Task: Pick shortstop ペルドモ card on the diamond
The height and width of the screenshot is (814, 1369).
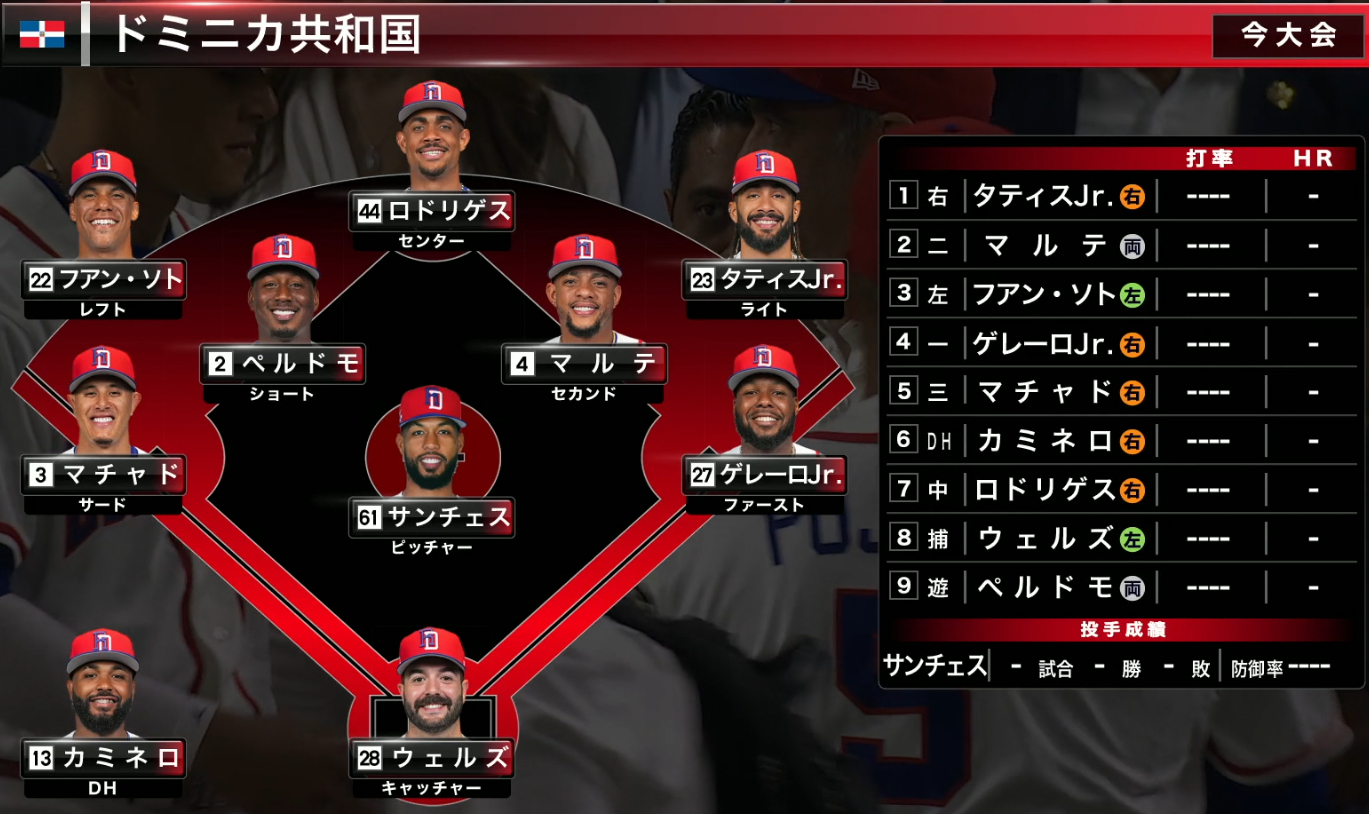Action: (284, 364)
